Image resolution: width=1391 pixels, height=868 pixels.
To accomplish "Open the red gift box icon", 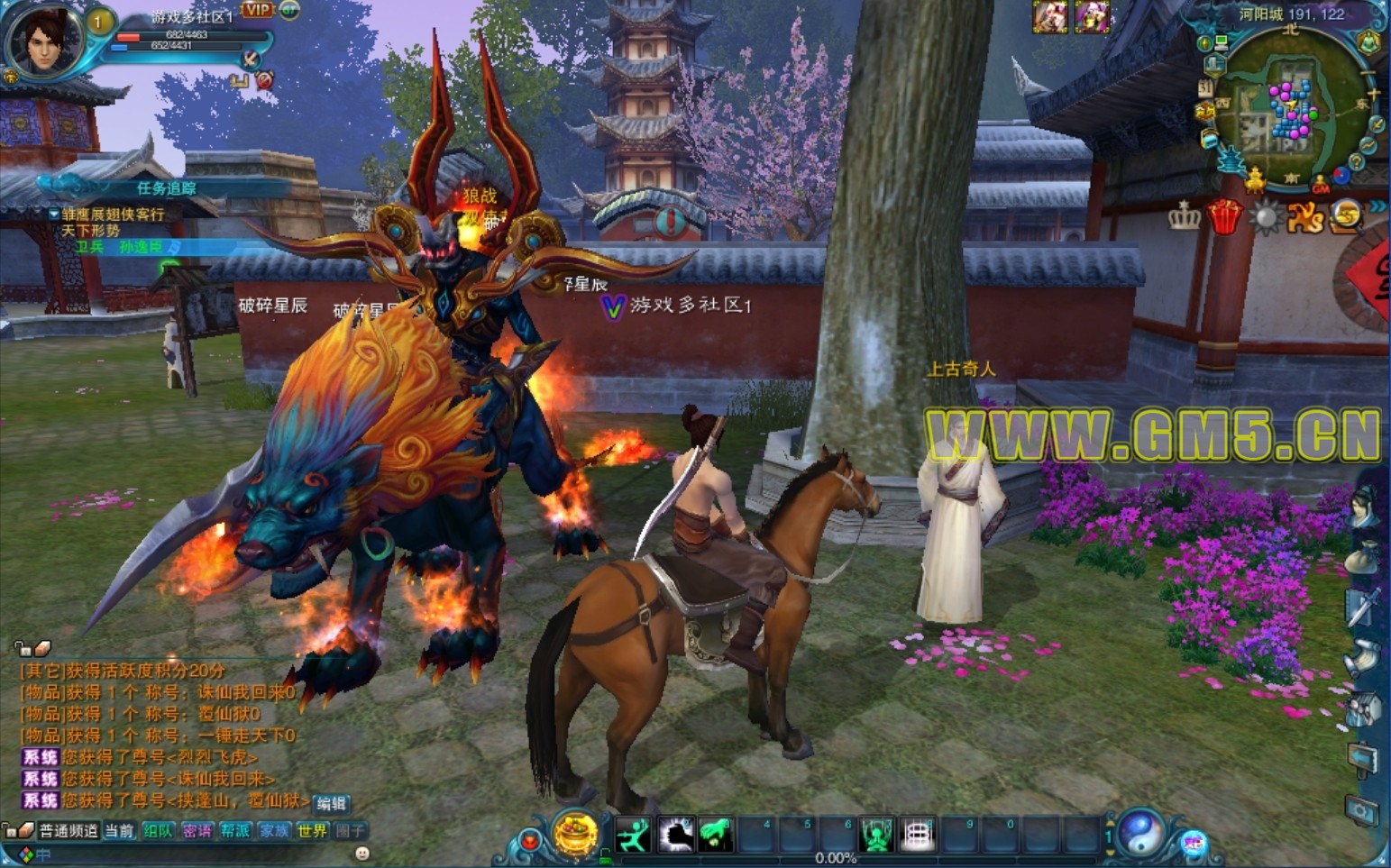I will coord(1224,216).
